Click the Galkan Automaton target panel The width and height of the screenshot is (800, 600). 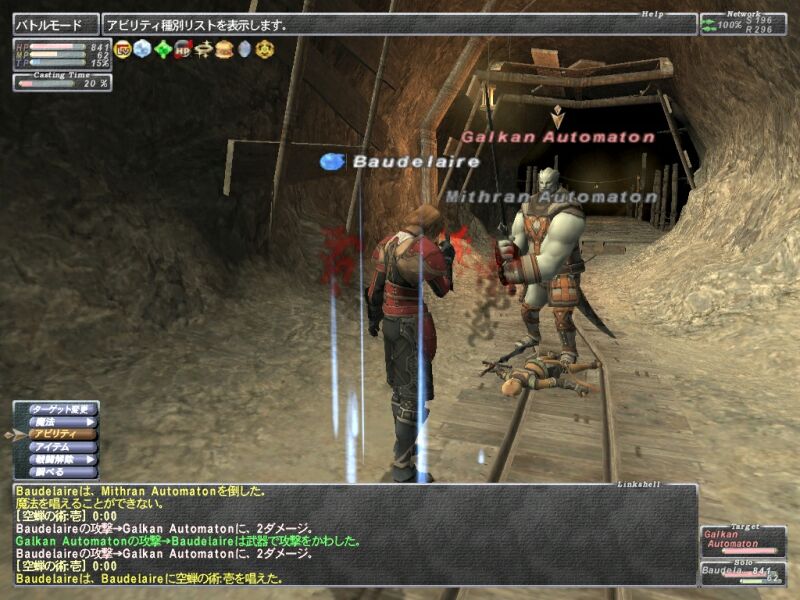coord(741,541)
